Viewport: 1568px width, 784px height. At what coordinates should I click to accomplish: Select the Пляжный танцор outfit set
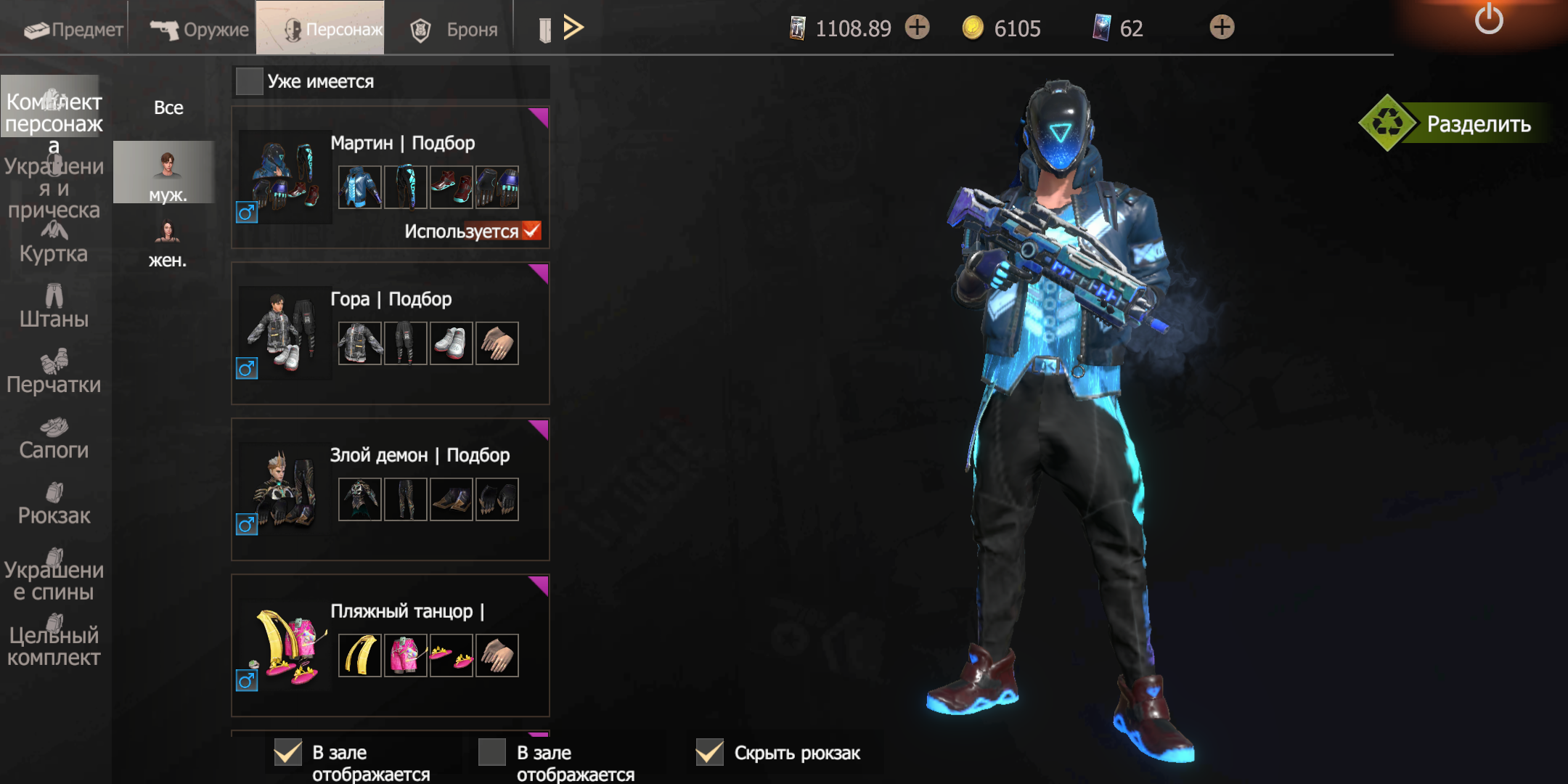pos(390,645)
